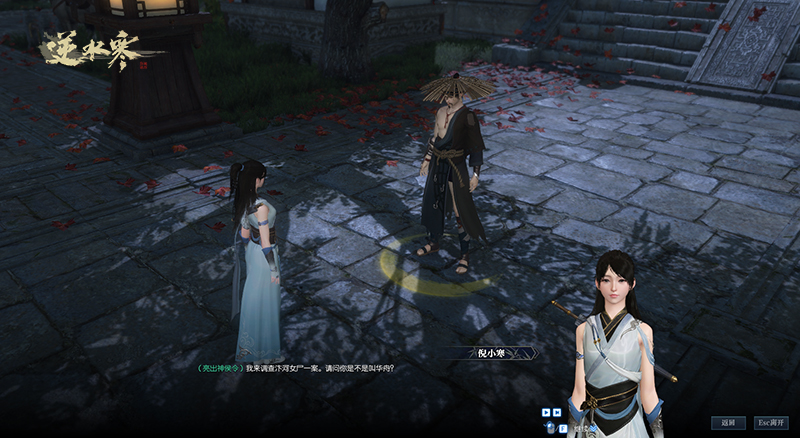Skip dialogue with the fast-forward button
This screenshot has width=800, height=438.
point(556,411)
